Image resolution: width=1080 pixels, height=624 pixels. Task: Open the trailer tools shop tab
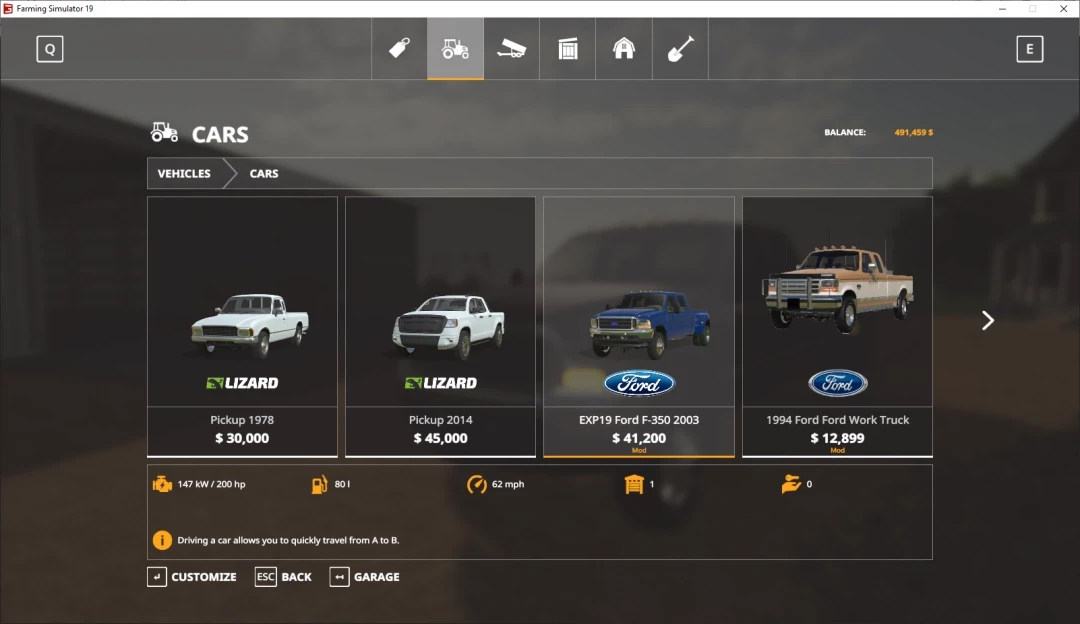click(511, 48)
